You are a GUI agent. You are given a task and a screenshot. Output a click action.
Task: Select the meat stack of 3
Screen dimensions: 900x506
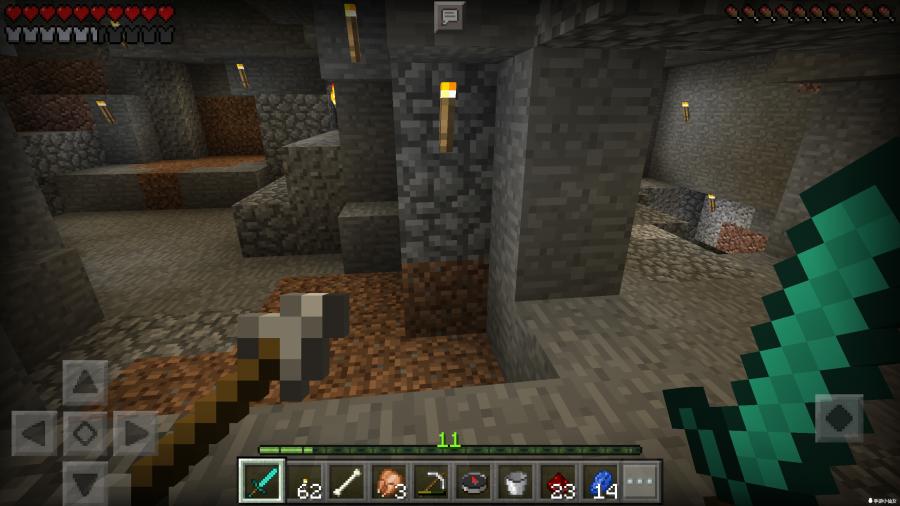click(388, 481)
